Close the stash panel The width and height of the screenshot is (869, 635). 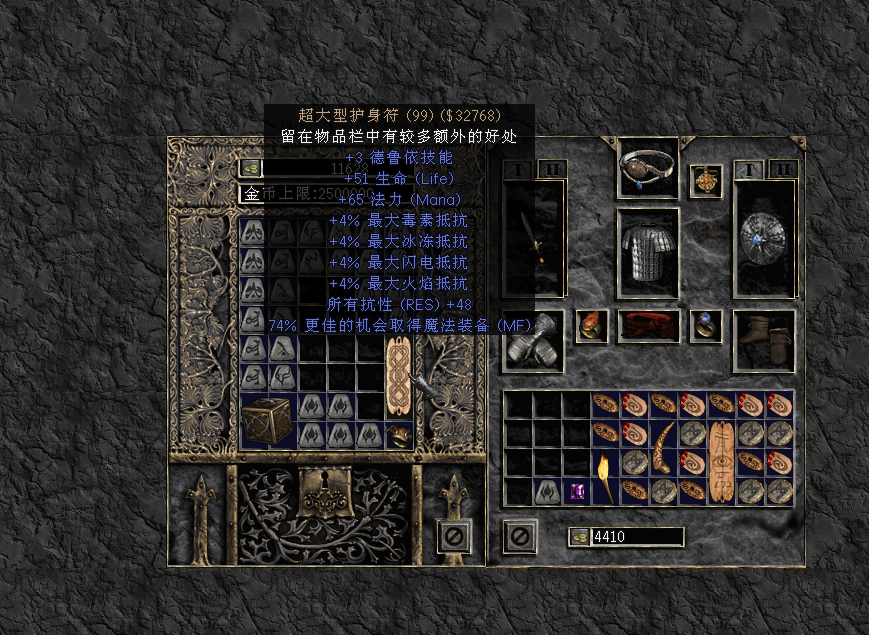[x=454, y=536]
